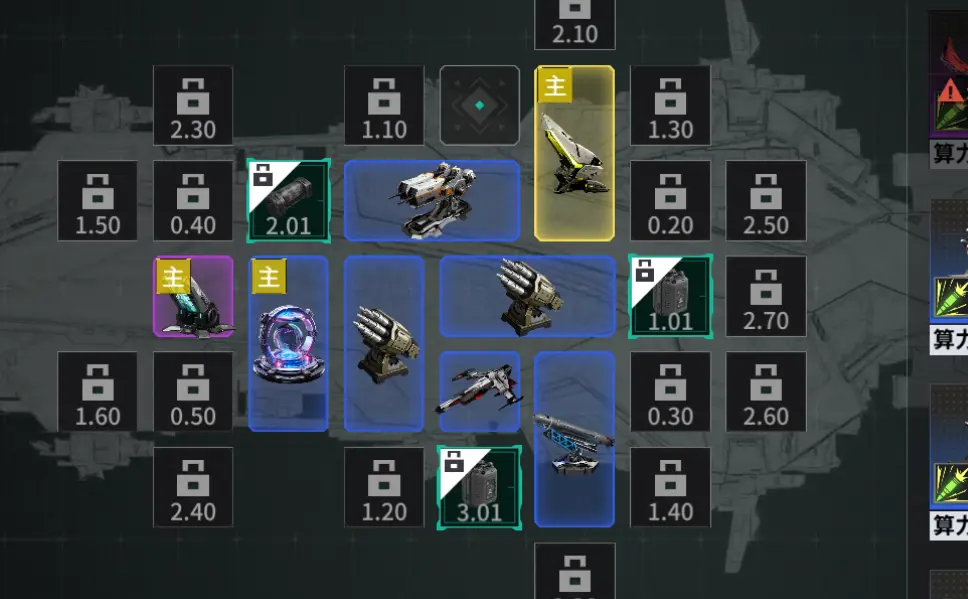Choose the green locked slot 2.01
Image resolution: width=968 pixels, height=599 pixels.
tap(288, 200)
